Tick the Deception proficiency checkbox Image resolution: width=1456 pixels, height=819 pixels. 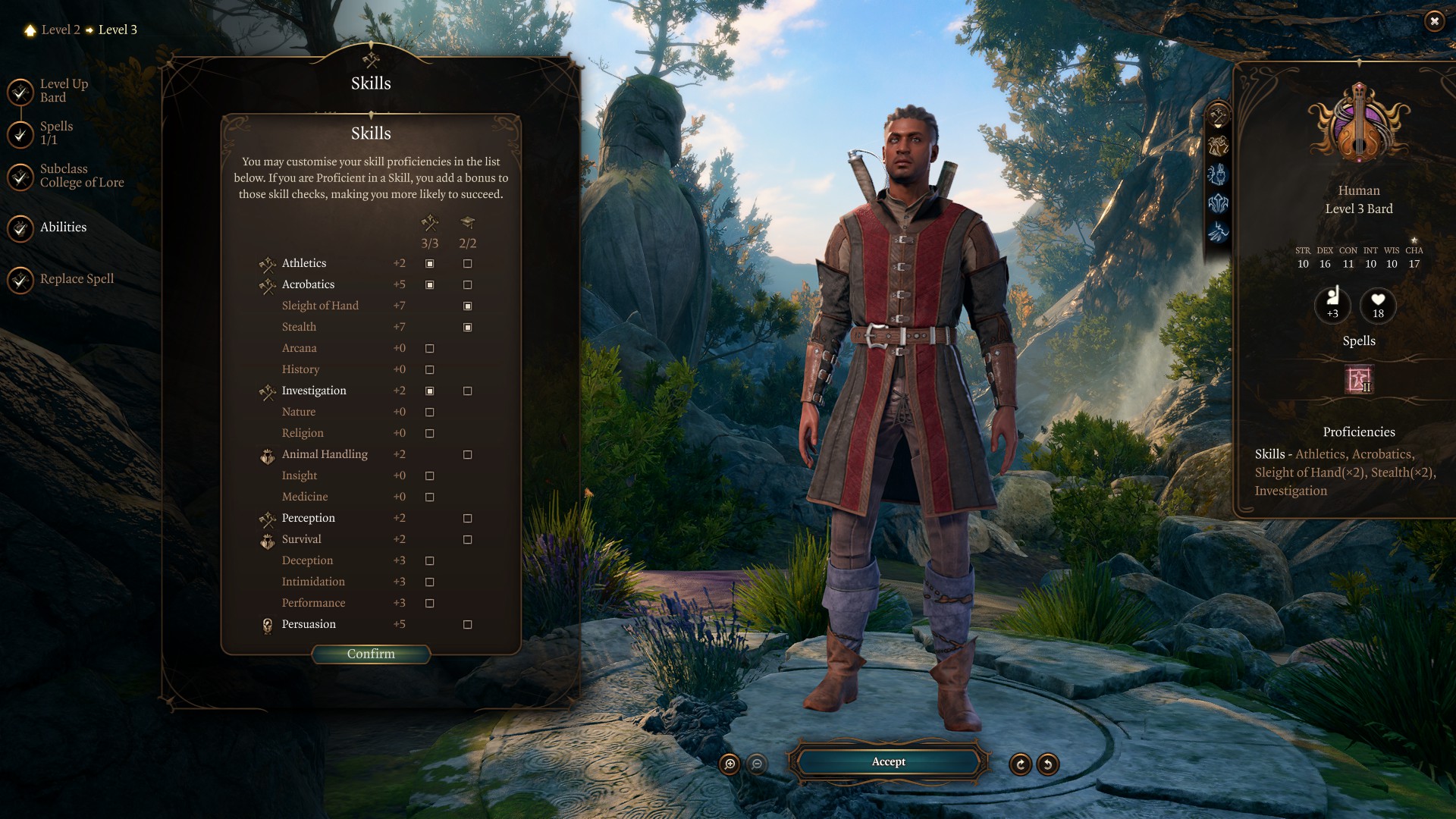coord(430,560)
